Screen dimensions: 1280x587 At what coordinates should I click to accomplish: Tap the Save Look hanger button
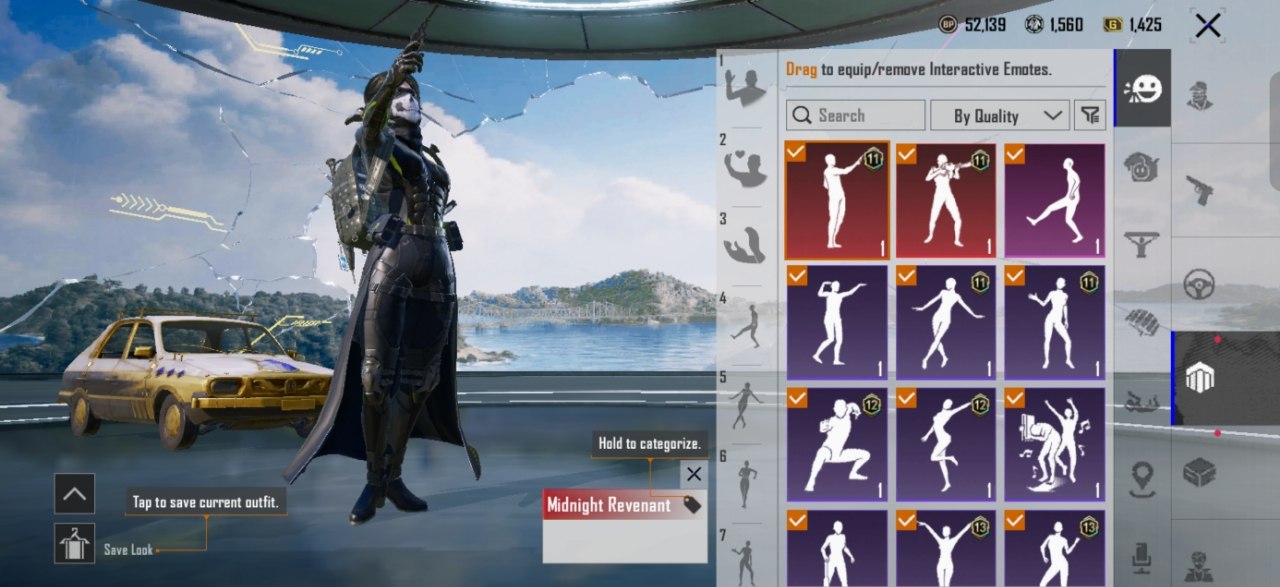click(x=75, y=543)
